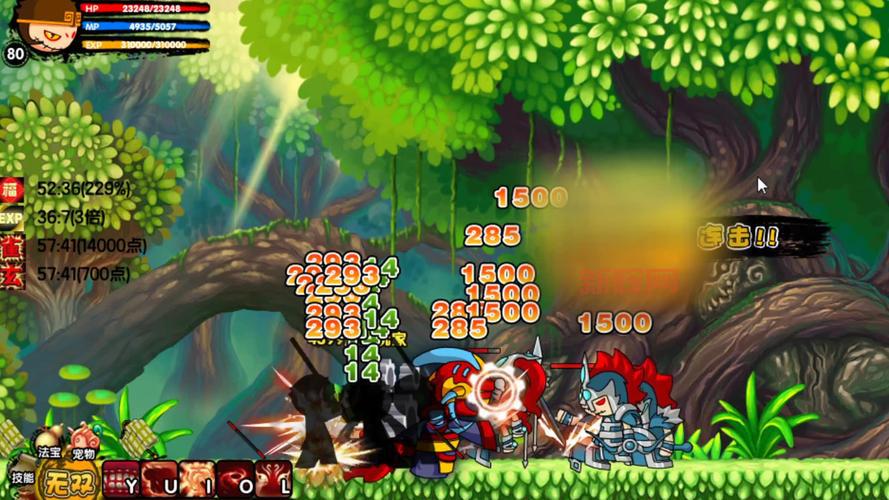Click the EXP multiplier buff icon
This screenshot has width=889, height=500.
(x=12, y=217)
